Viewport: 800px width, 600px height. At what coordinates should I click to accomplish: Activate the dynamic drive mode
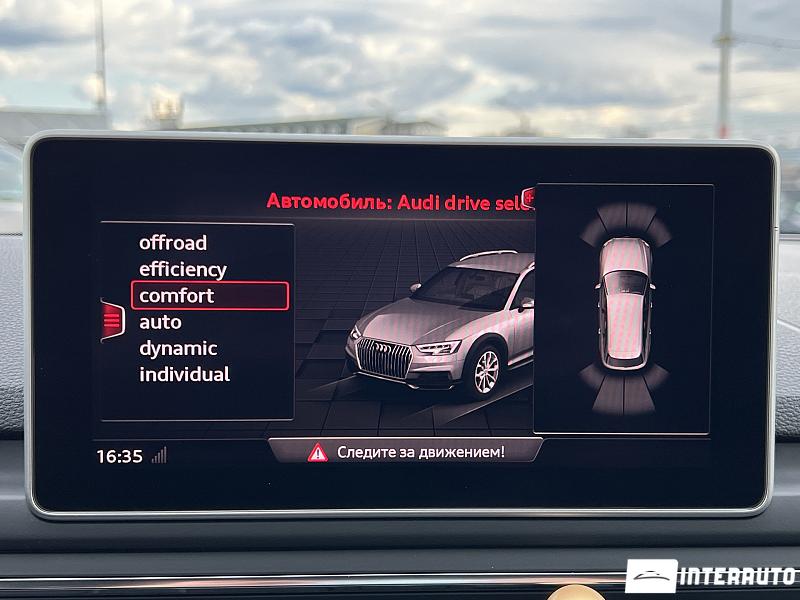pos(178,348)
